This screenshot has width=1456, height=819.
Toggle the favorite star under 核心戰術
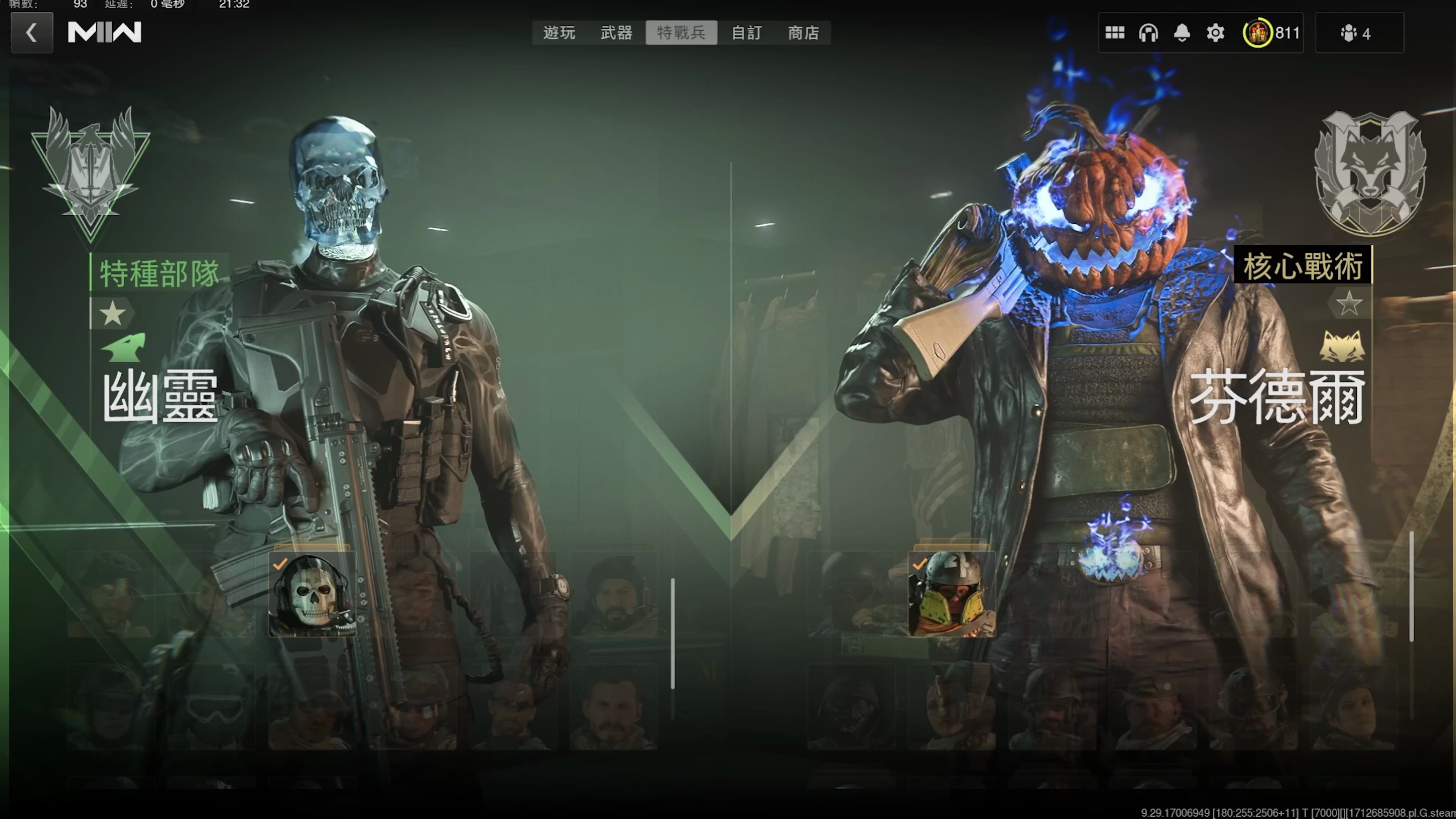[x=1349, y=303]
